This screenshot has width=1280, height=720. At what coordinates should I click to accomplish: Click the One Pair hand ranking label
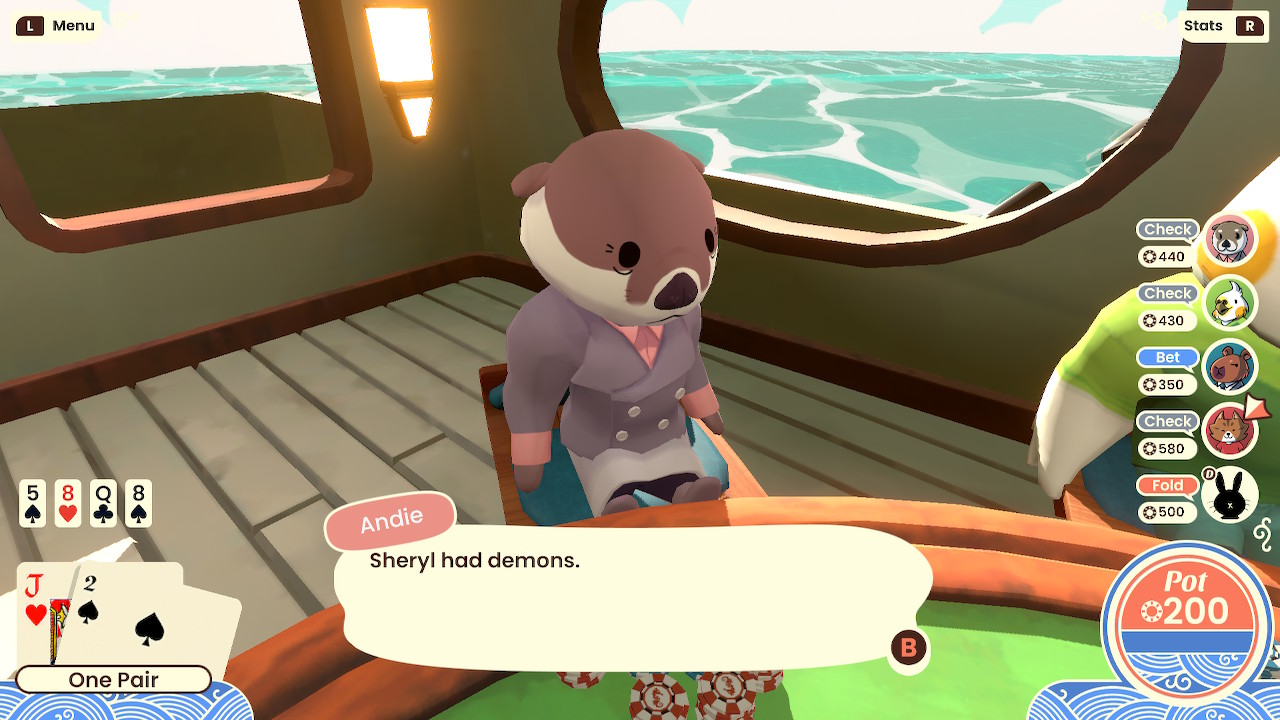(x=113, y=680)
